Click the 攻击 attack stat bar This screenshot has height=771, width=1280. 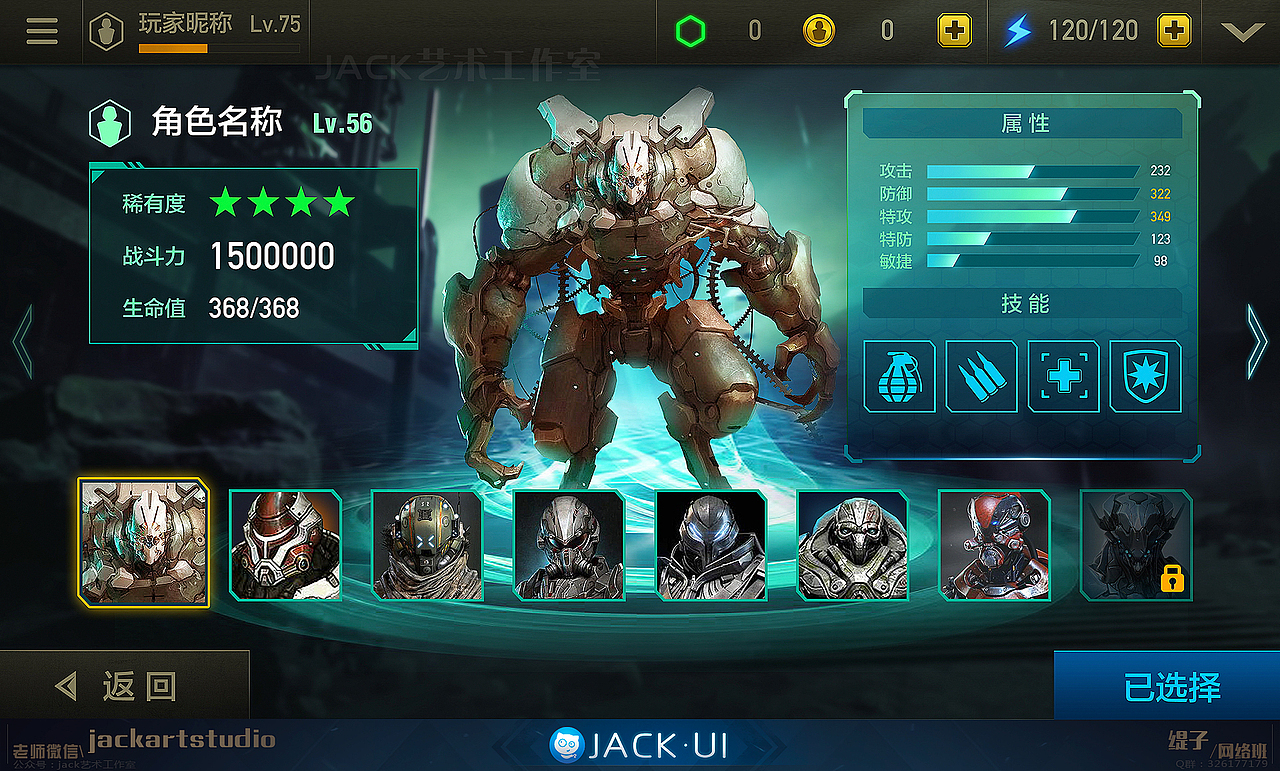pos(1035,171)
